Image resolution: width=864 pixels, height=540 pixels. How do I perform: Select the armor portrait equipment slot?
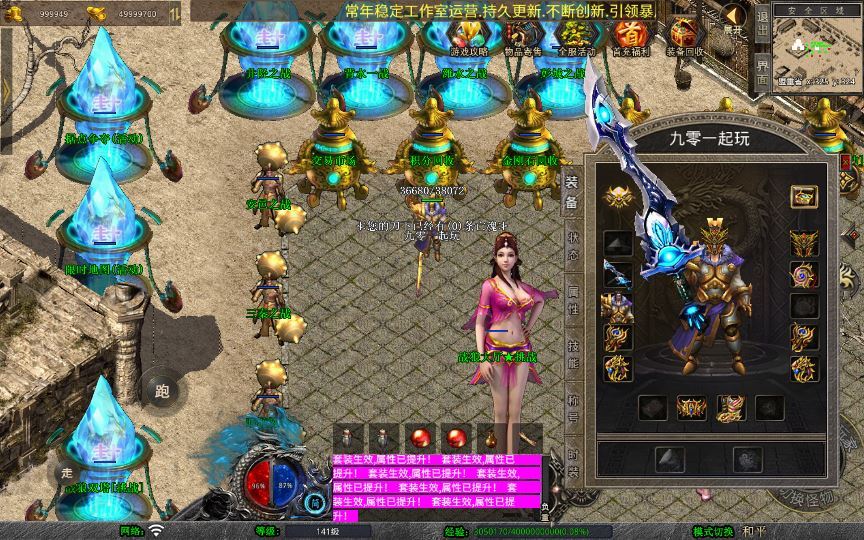tap(616, 307)
